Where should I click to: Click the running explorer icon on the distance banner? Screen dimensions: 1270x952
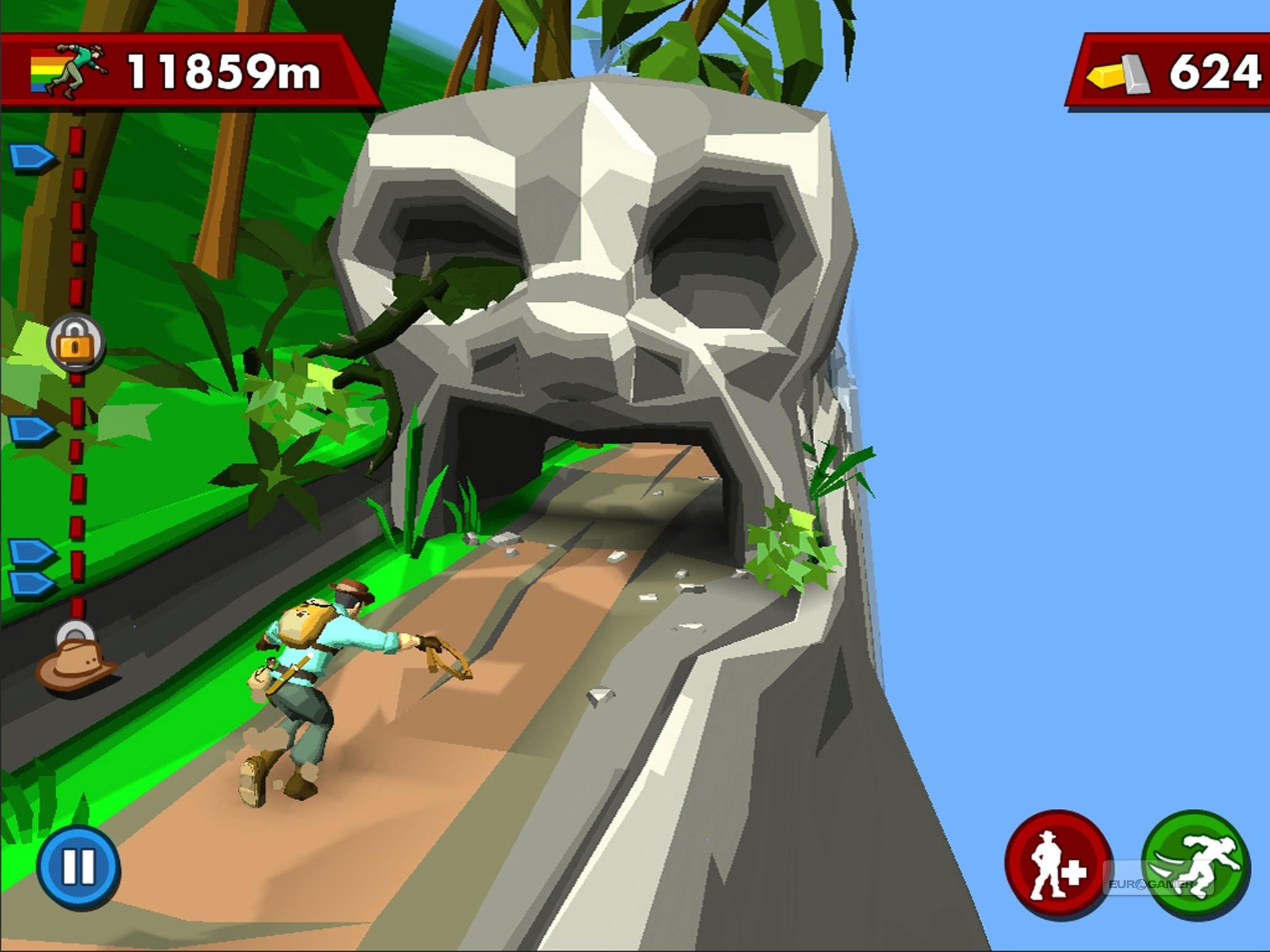click(68, 68)
